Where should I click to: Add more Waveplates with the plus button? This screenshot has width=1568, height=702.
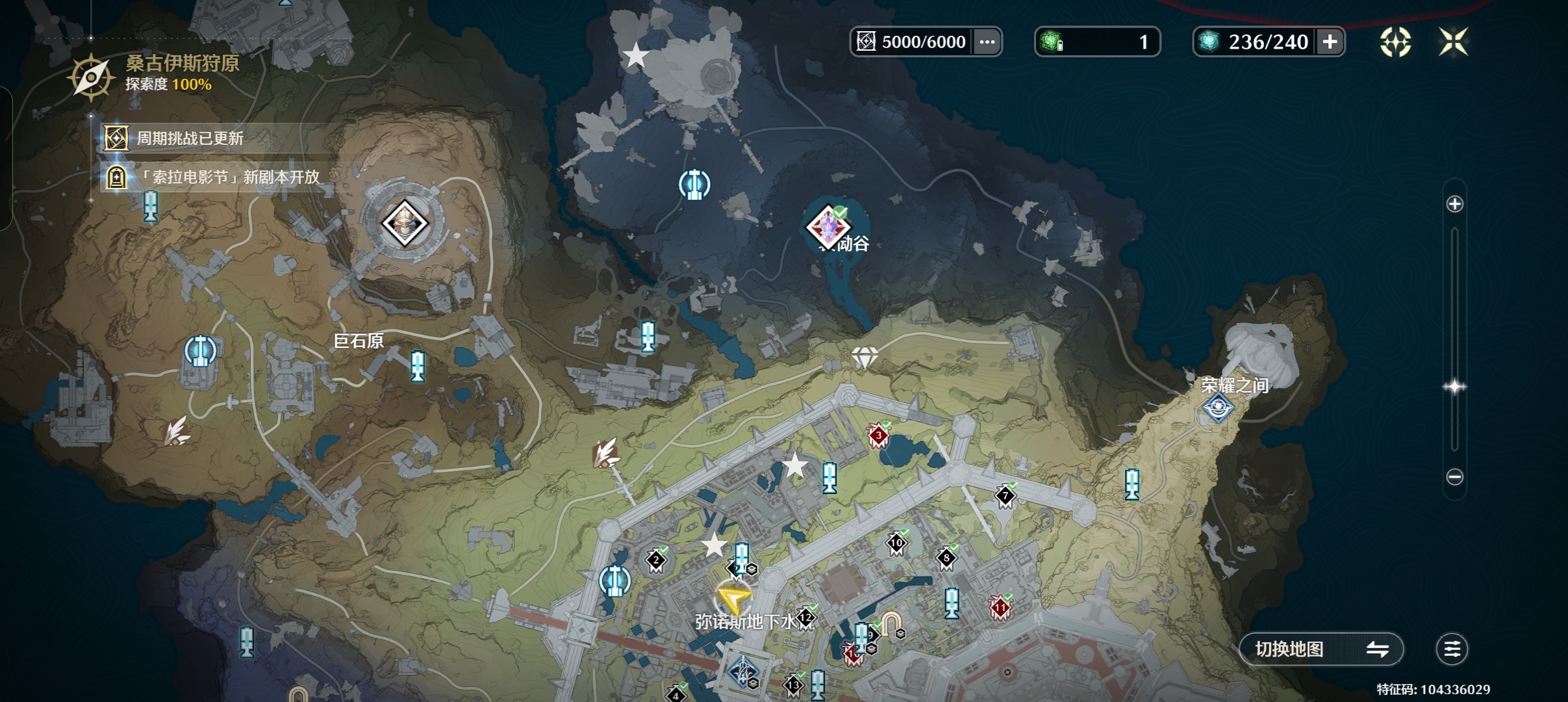pos(1330,42)
